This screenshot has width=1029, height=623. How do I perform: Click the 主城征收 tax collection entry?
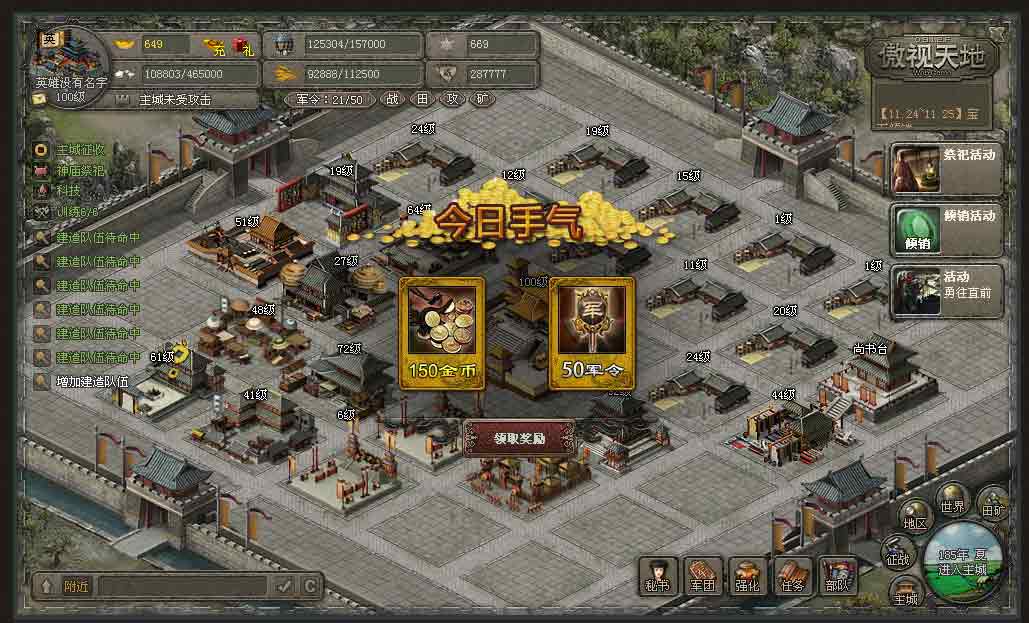point(80,150)
